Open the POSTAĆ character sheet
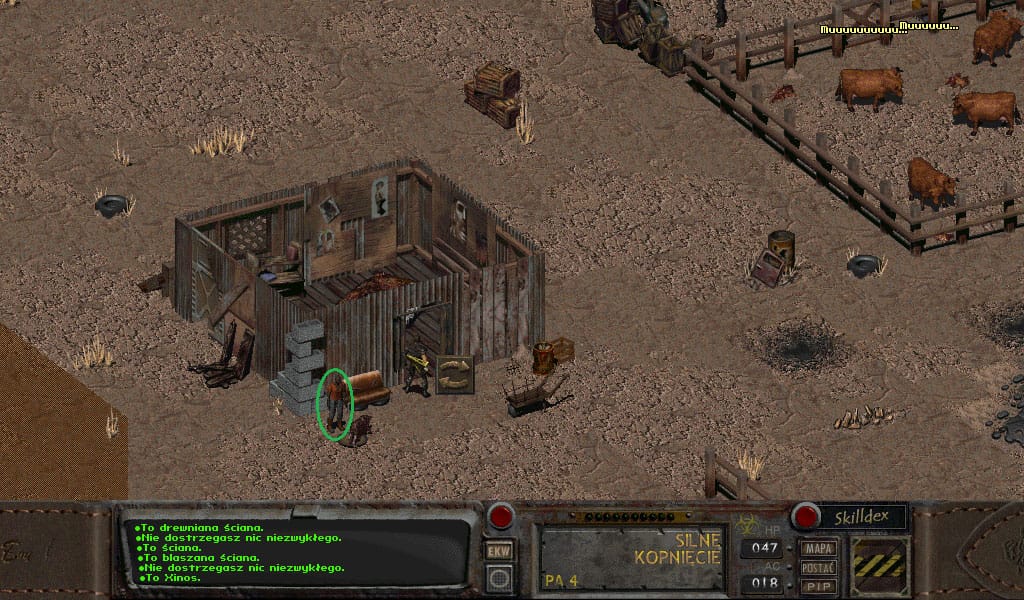 point(819,568)
